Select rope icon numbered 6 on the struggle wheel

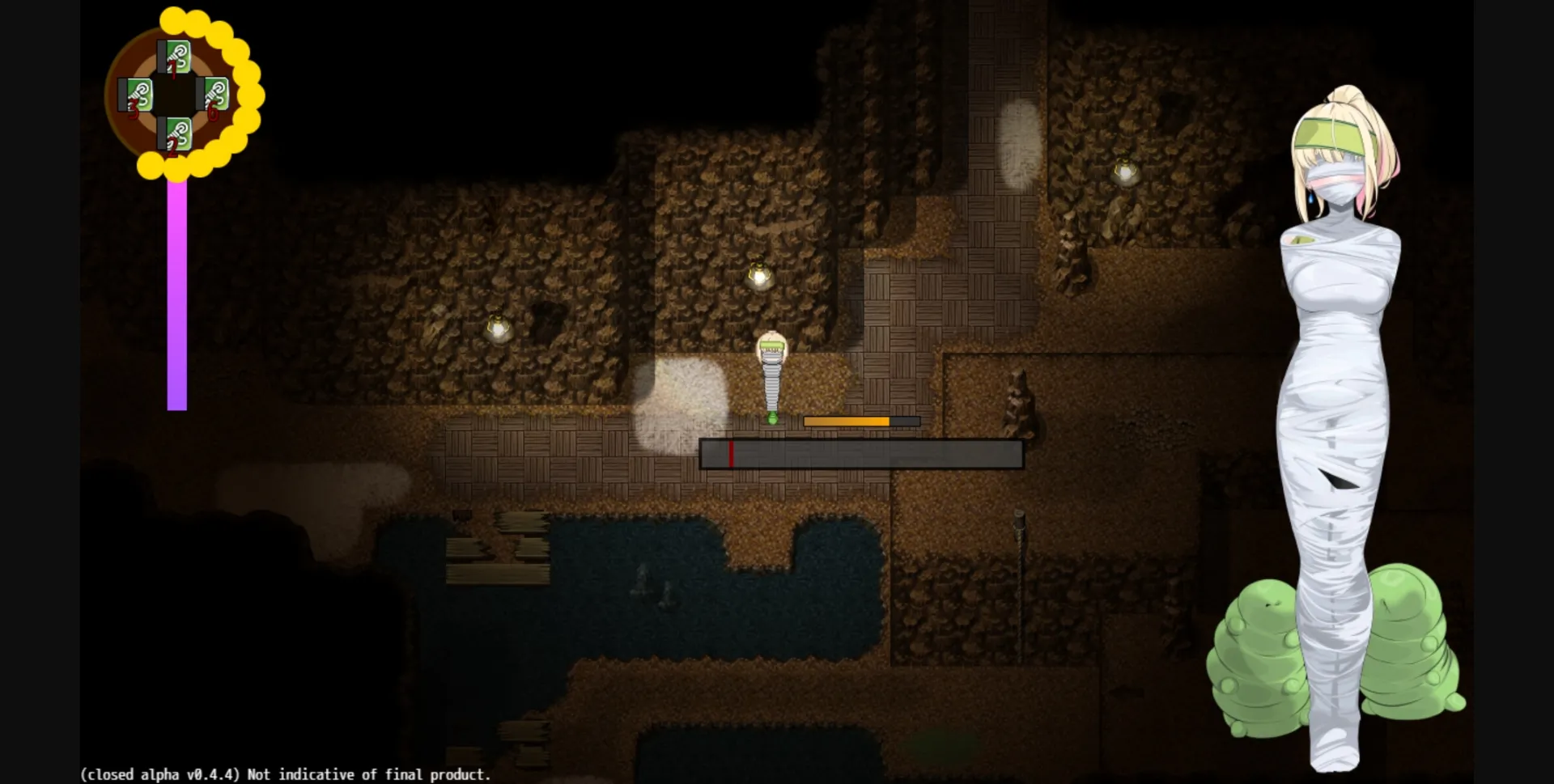tap(215, 94)
